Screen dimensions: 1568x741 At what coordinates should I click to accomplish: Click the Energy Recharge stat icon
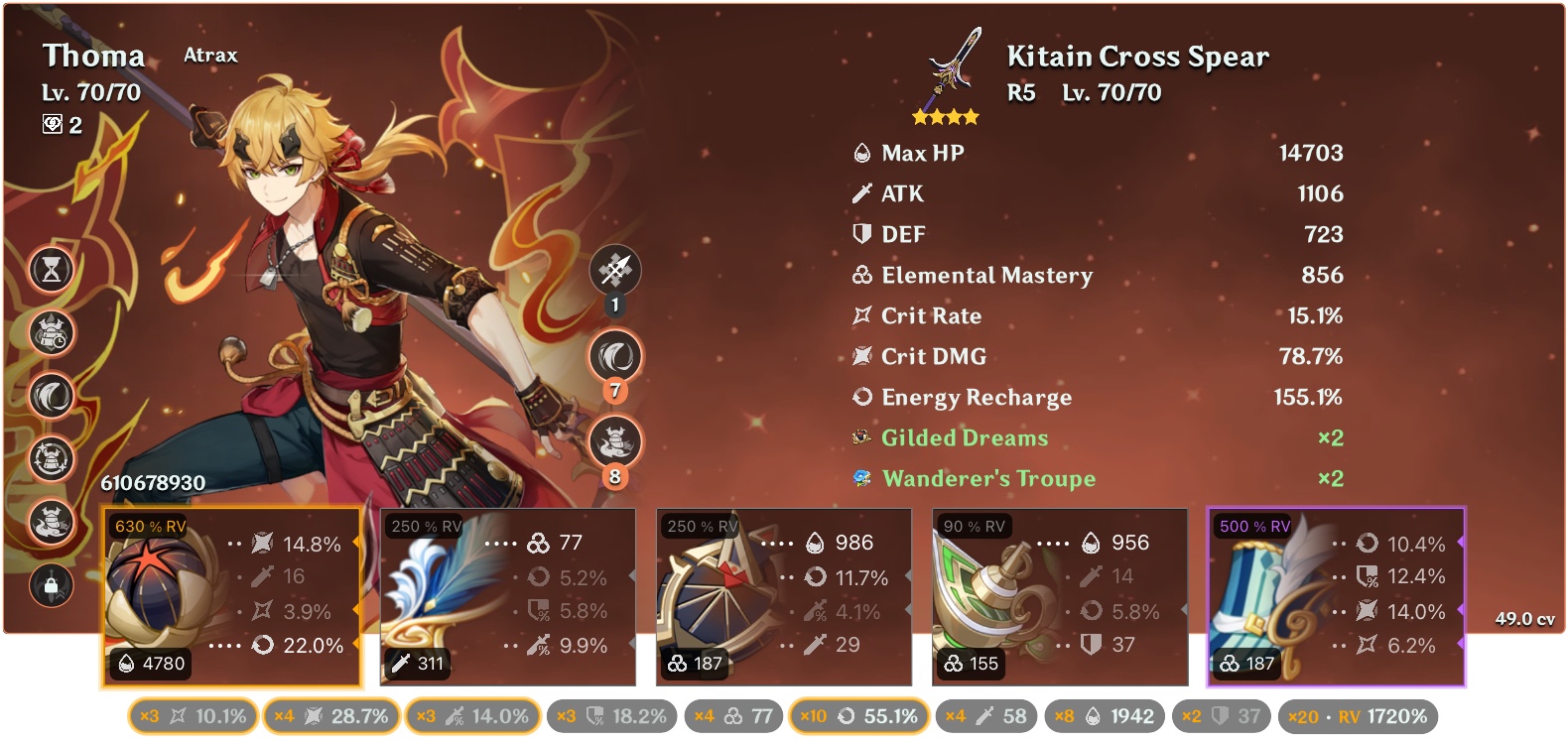click(860, 397)
